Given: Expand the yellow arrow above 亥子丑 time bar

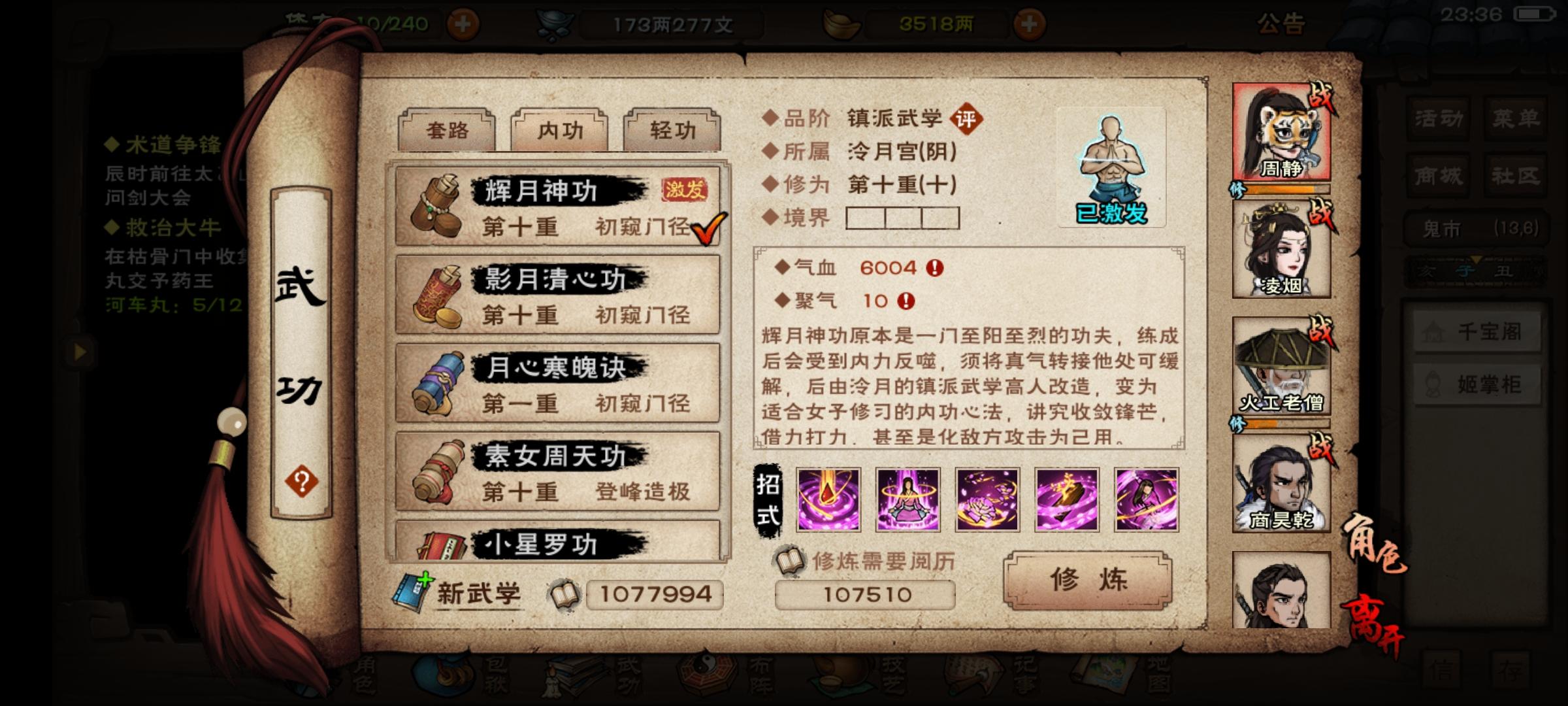Looking at the screenshot, I should click(1476, 260).
